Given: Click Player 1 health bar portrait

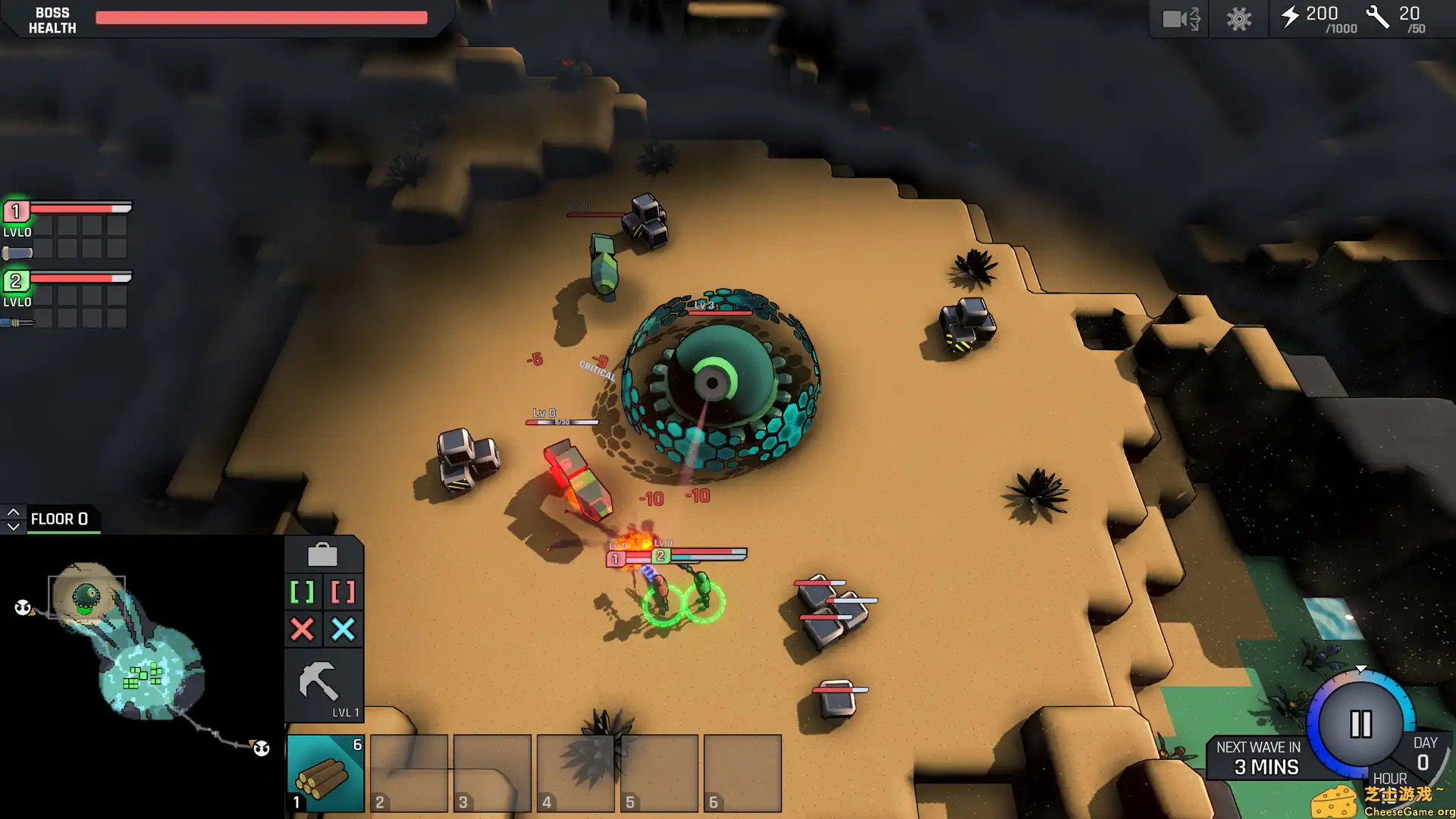Looking at the screenshot, I should (15, 212).
